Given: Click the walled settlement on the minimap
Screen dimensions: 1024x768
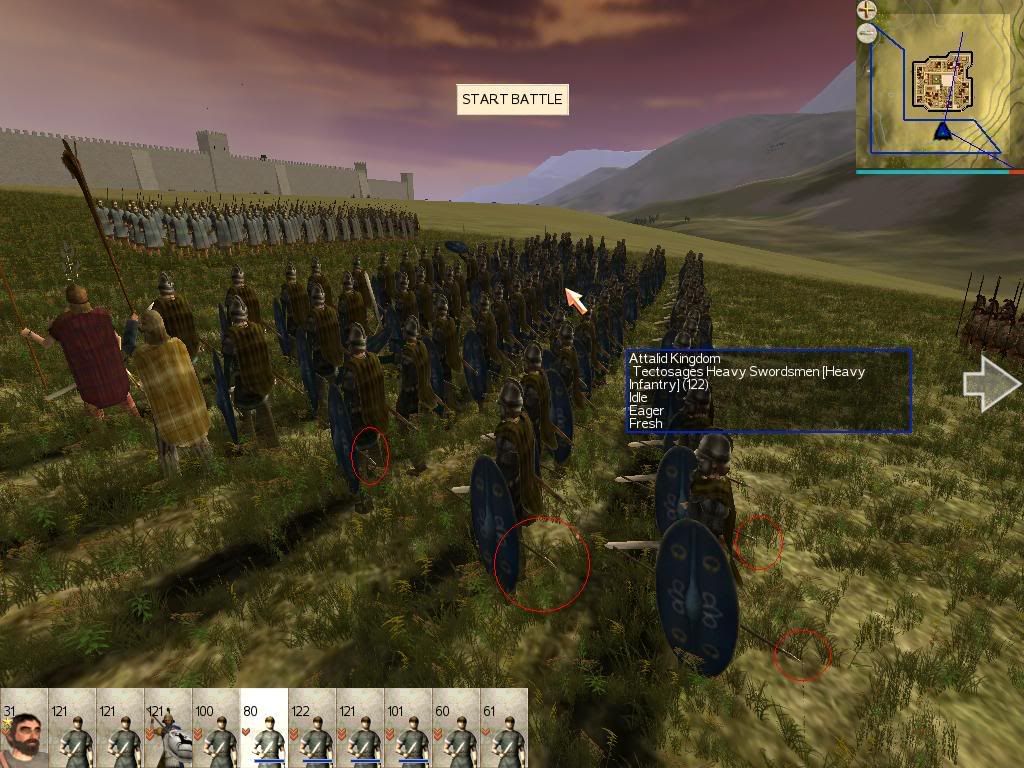Looking at the screenshot, I should [939, 84].
